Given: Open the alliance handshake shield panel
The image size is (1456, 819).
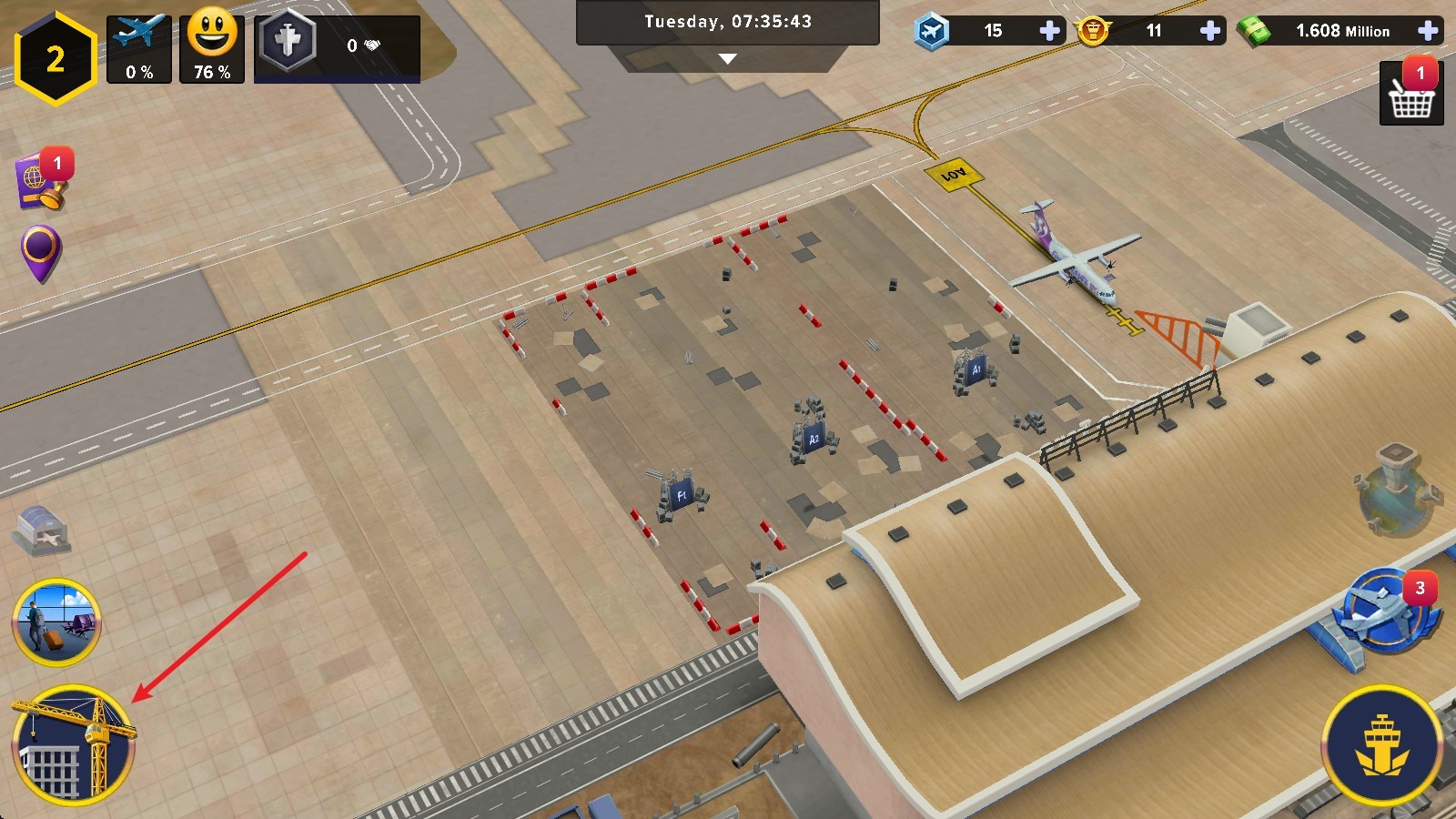Looking at the screenshot, I should 337,47.
